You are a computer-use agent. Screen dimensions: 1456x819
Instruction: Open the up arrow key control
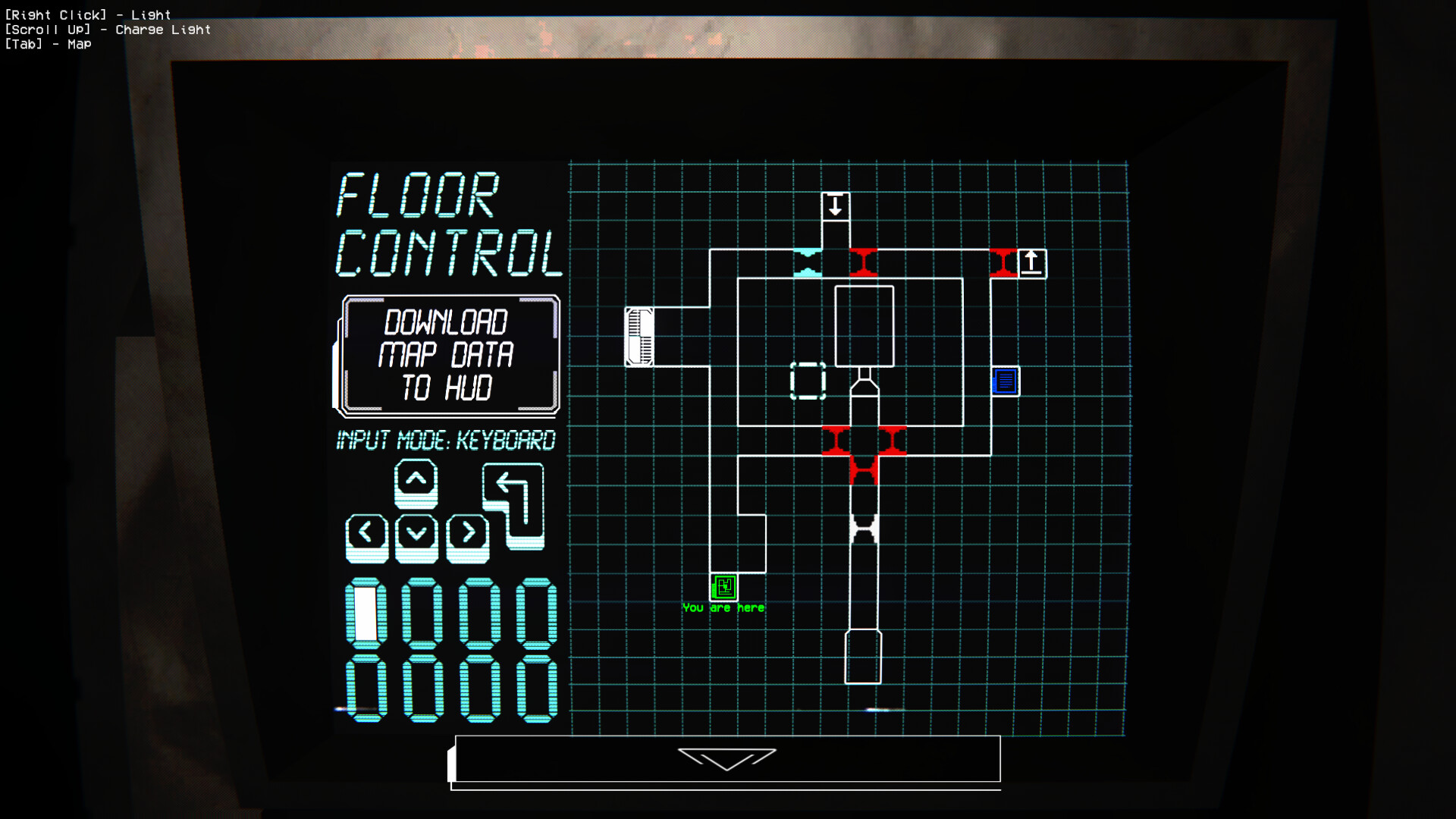[414, 484]
